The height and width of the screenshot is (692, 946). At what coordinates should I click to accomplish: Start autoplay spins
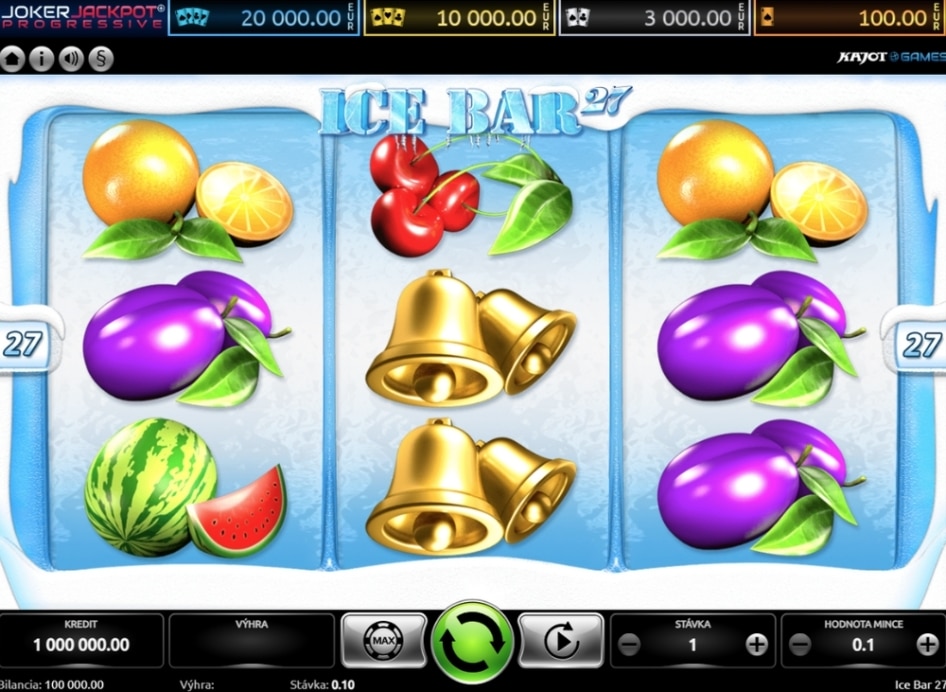click(x=560, y=641)
